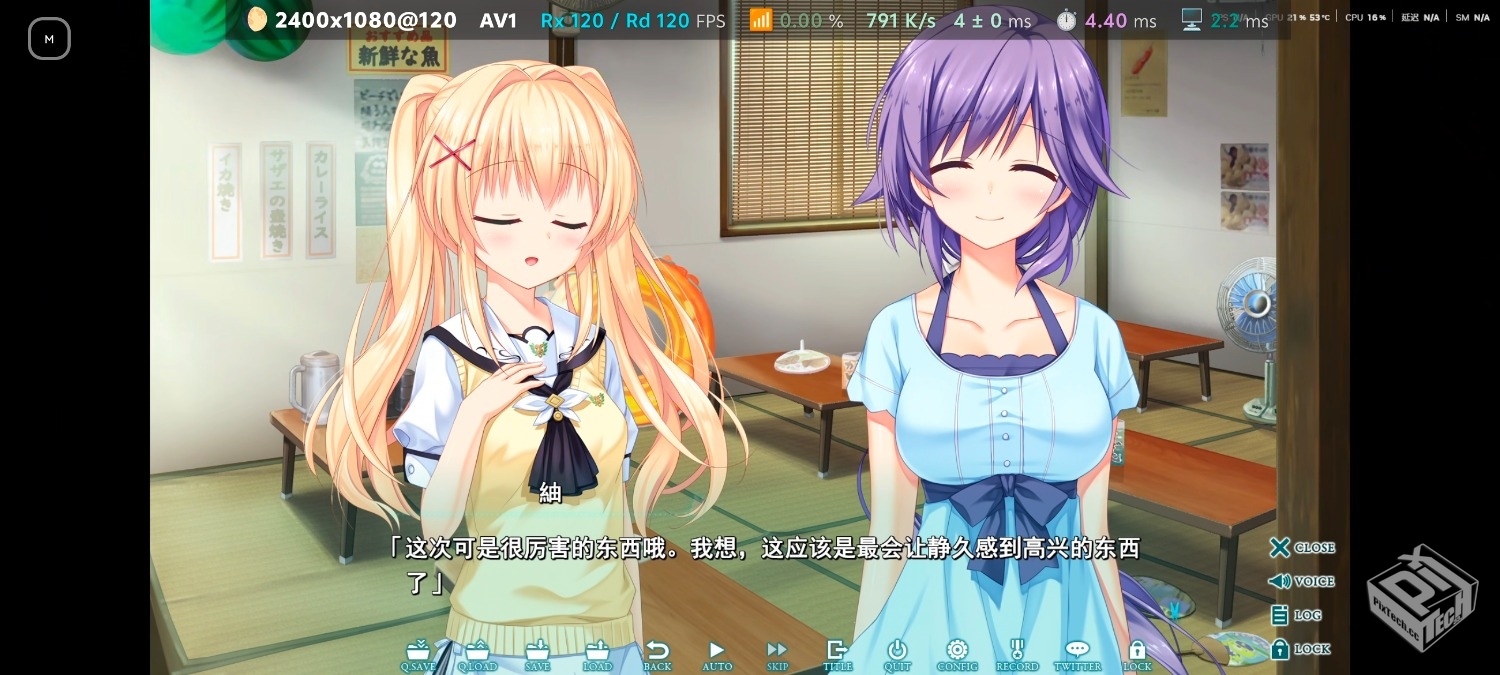Open the SAVE menu
This screenshot has height=675, width=1500.
point(538,654)
